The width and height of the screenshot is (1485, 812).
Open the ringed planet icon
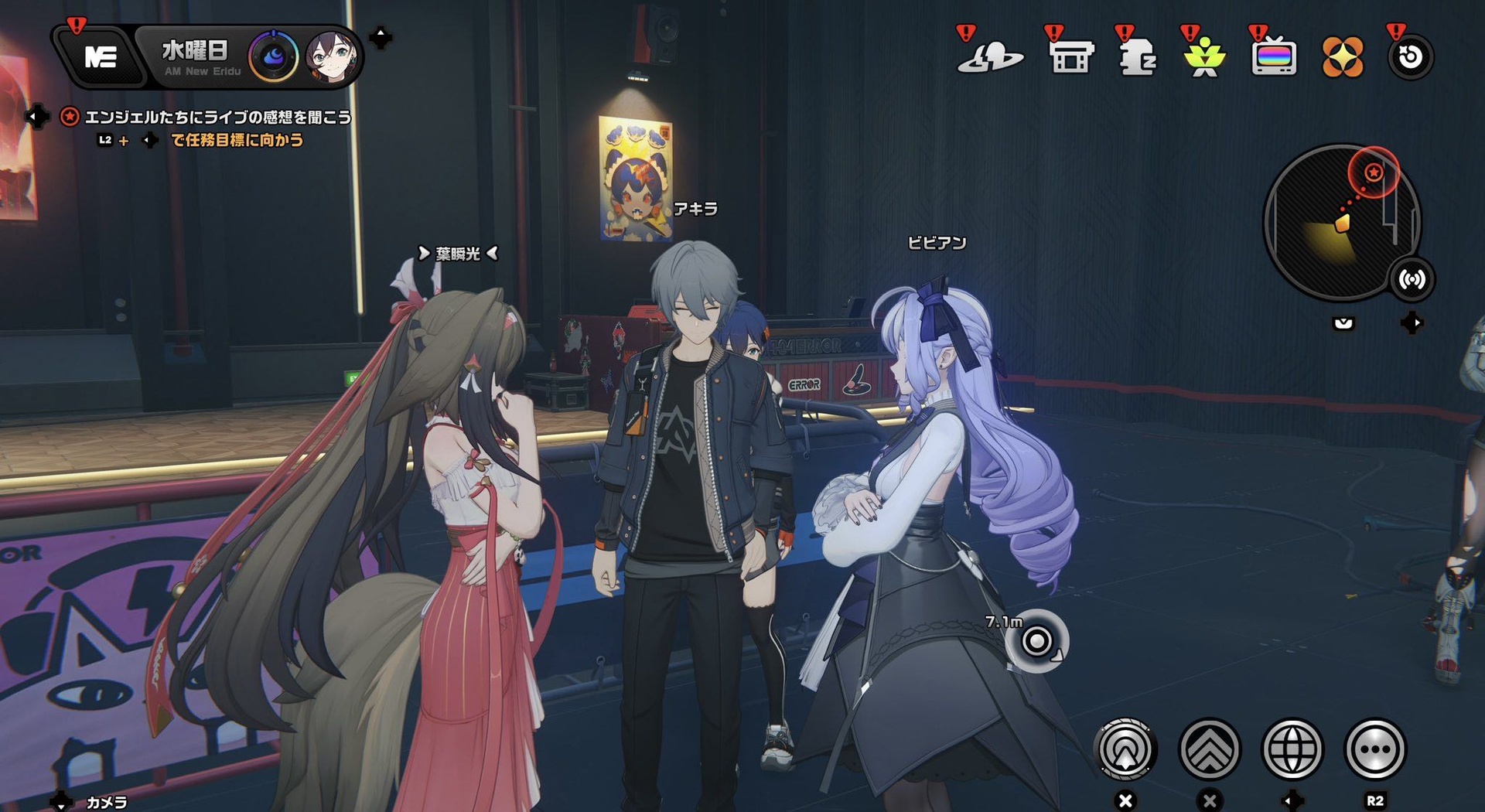(x=990, y=57)
